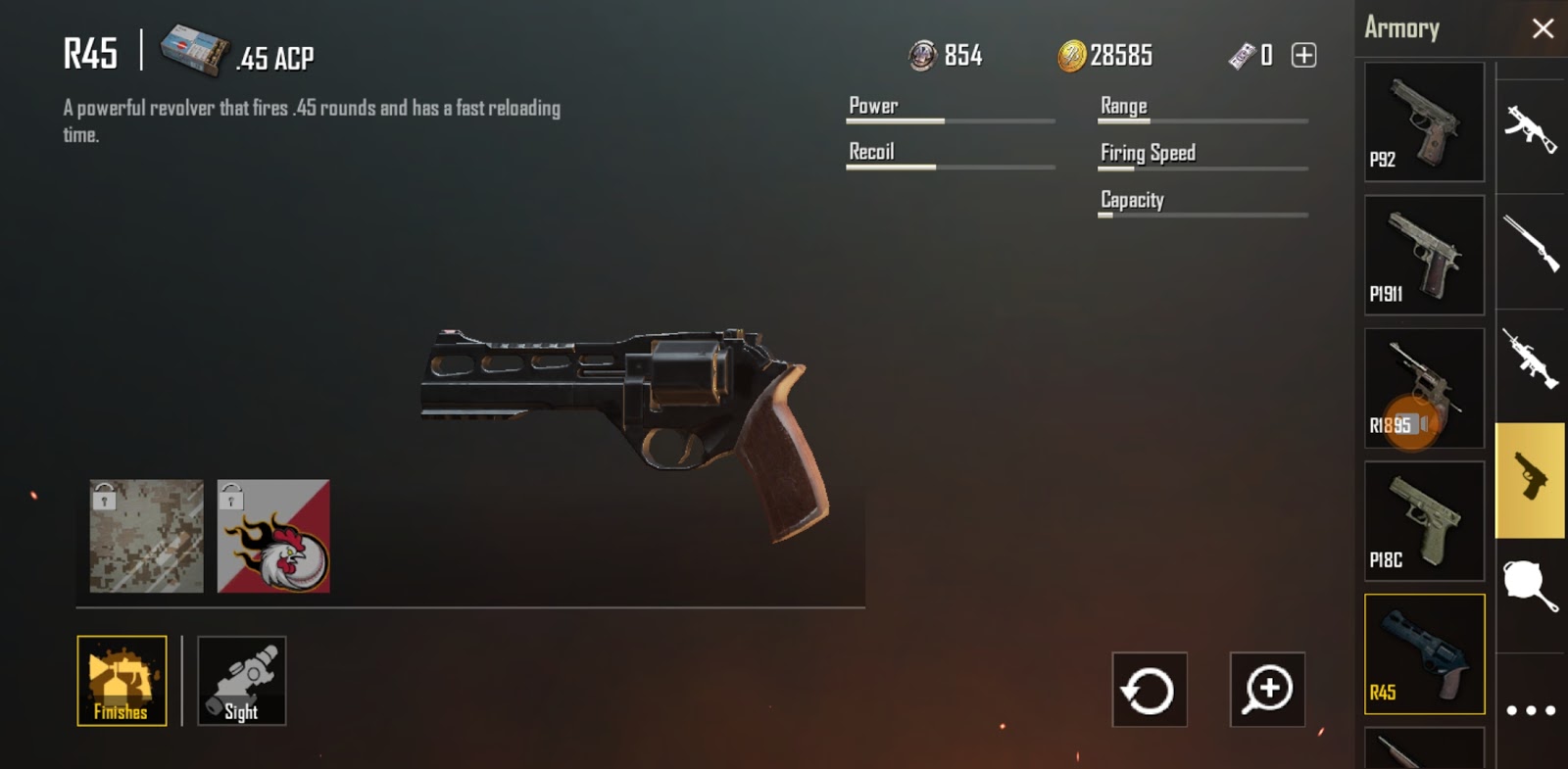Open the shotgun weapon category
The width and height of the screenshot is (1568, 769).
click(x=1531, y=243)
